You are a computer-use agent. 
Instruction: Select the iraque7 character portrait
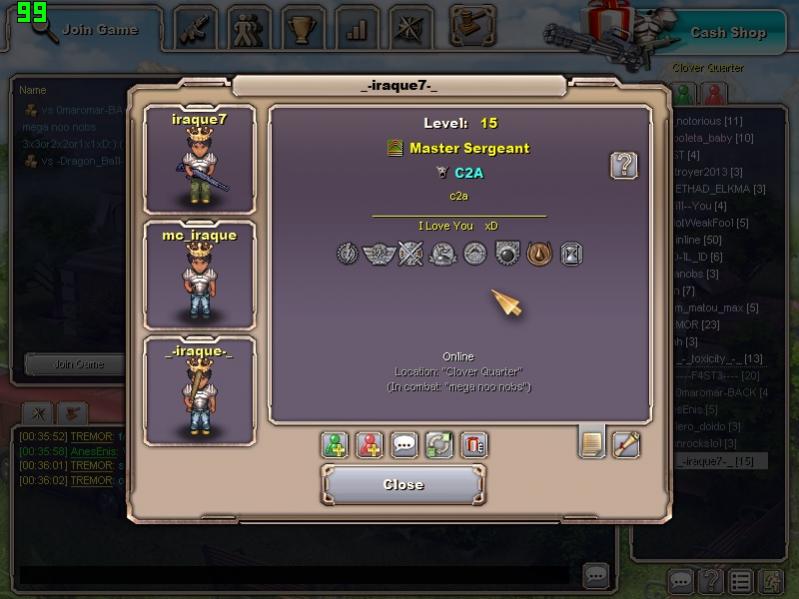[x=199, y=159]
